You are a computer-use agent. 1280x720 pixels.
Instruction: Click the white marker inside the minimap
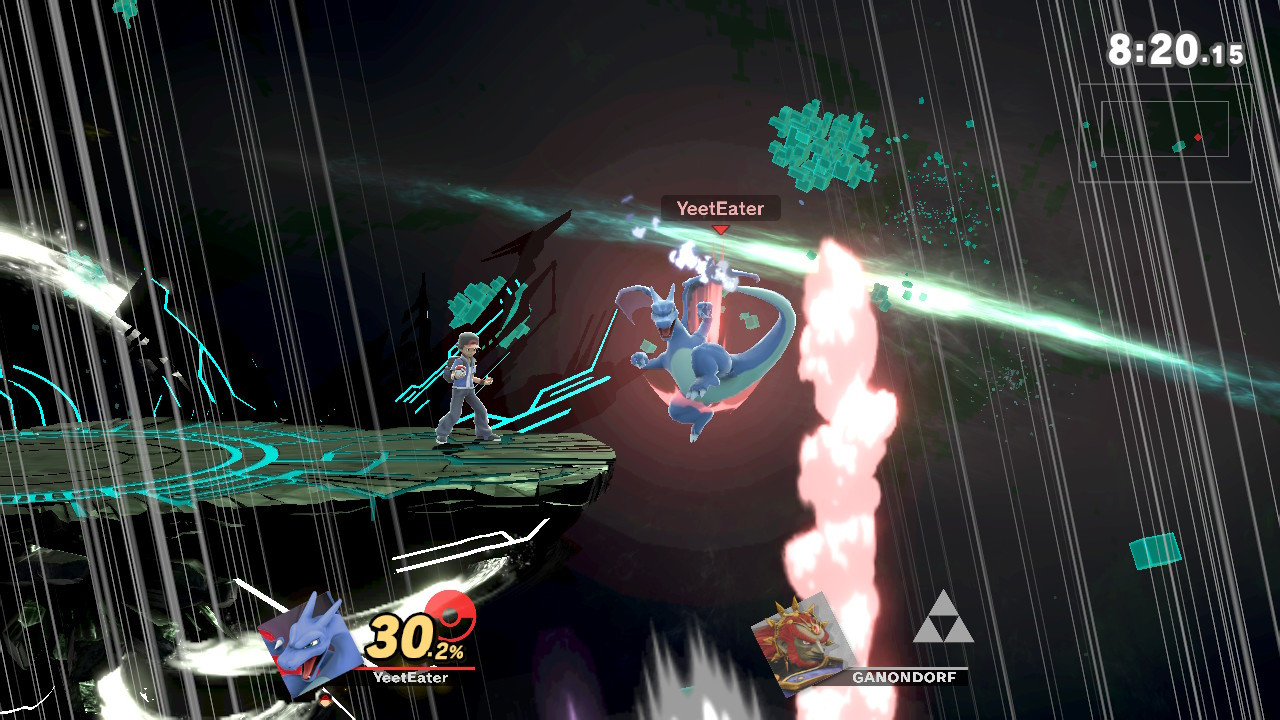pos(1178,147)
